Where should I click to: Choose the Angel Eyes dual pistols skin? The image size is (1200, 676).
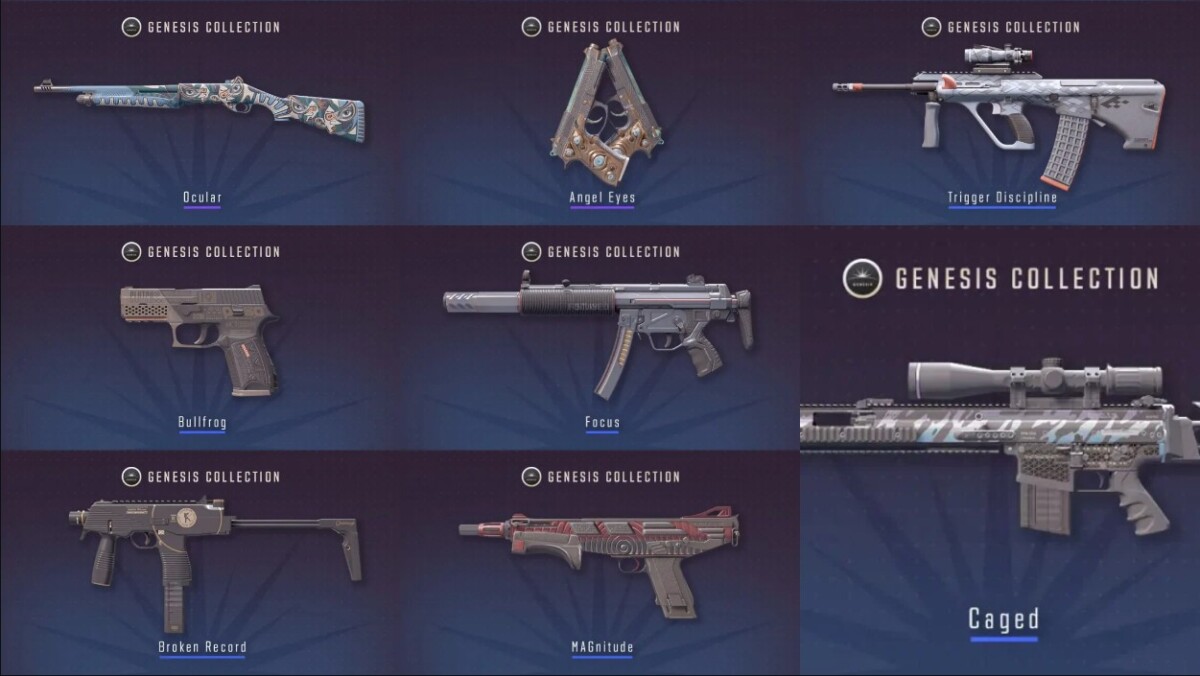coord(601,110)
